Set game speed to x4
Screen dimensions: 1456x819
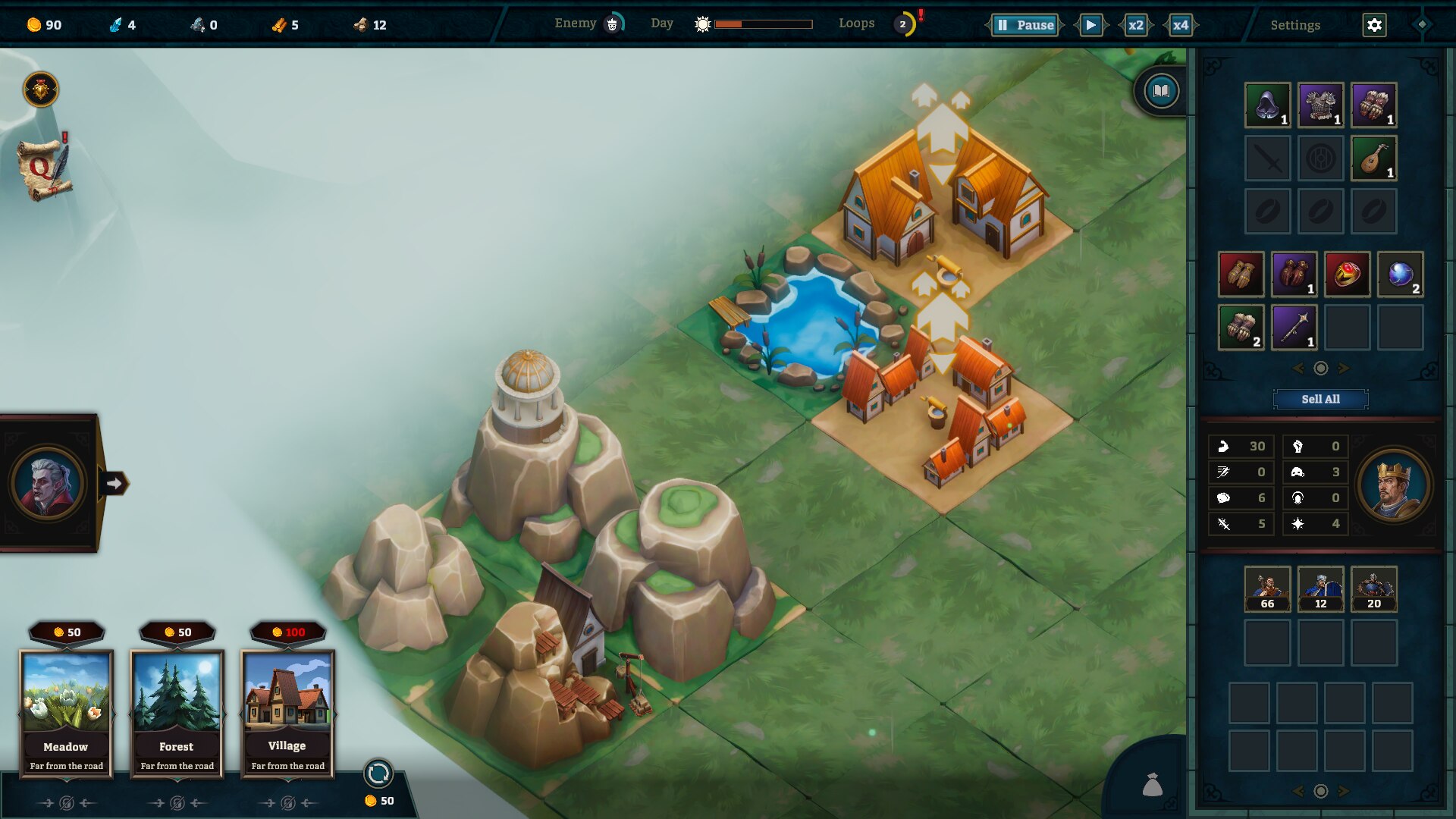point(1181,25)
